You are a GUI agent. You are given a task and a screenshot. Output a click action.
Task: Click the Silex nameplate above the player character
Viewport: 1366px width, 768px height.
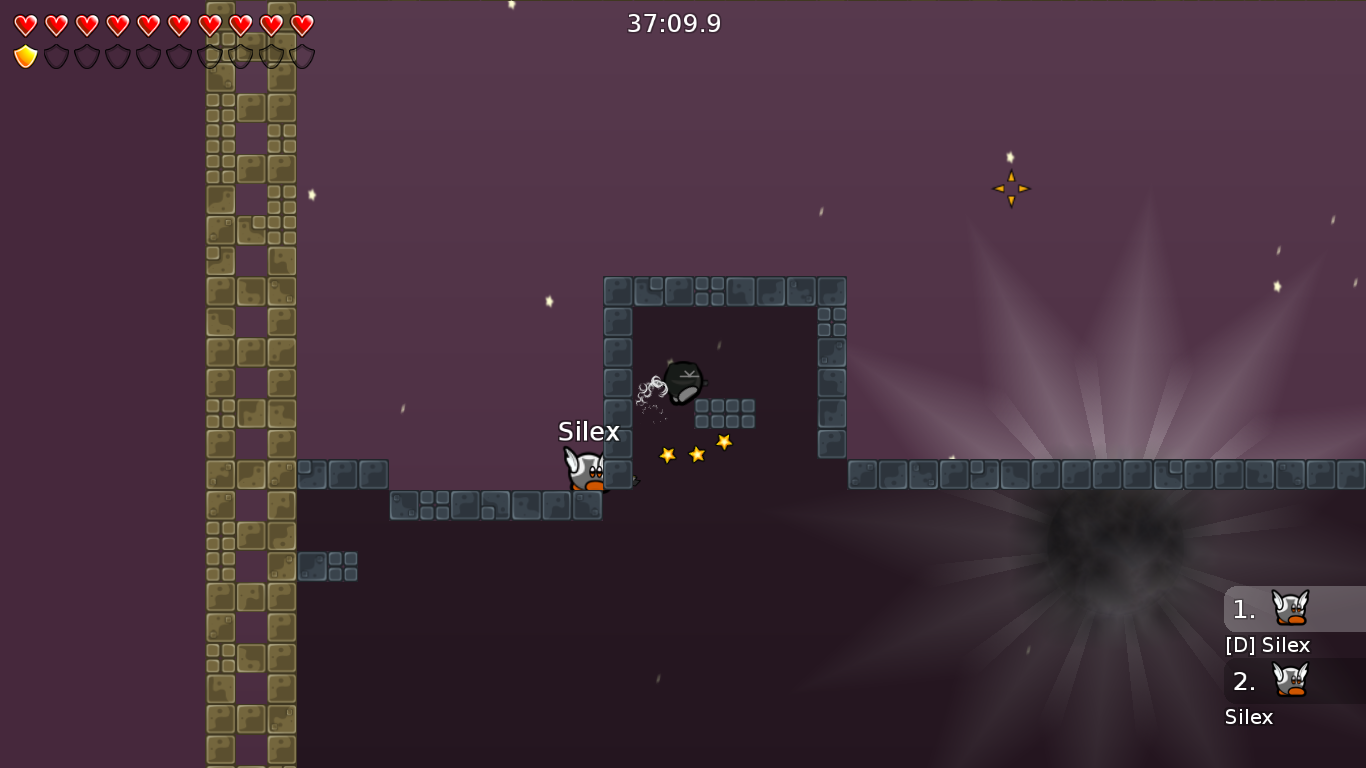[589, 432]
